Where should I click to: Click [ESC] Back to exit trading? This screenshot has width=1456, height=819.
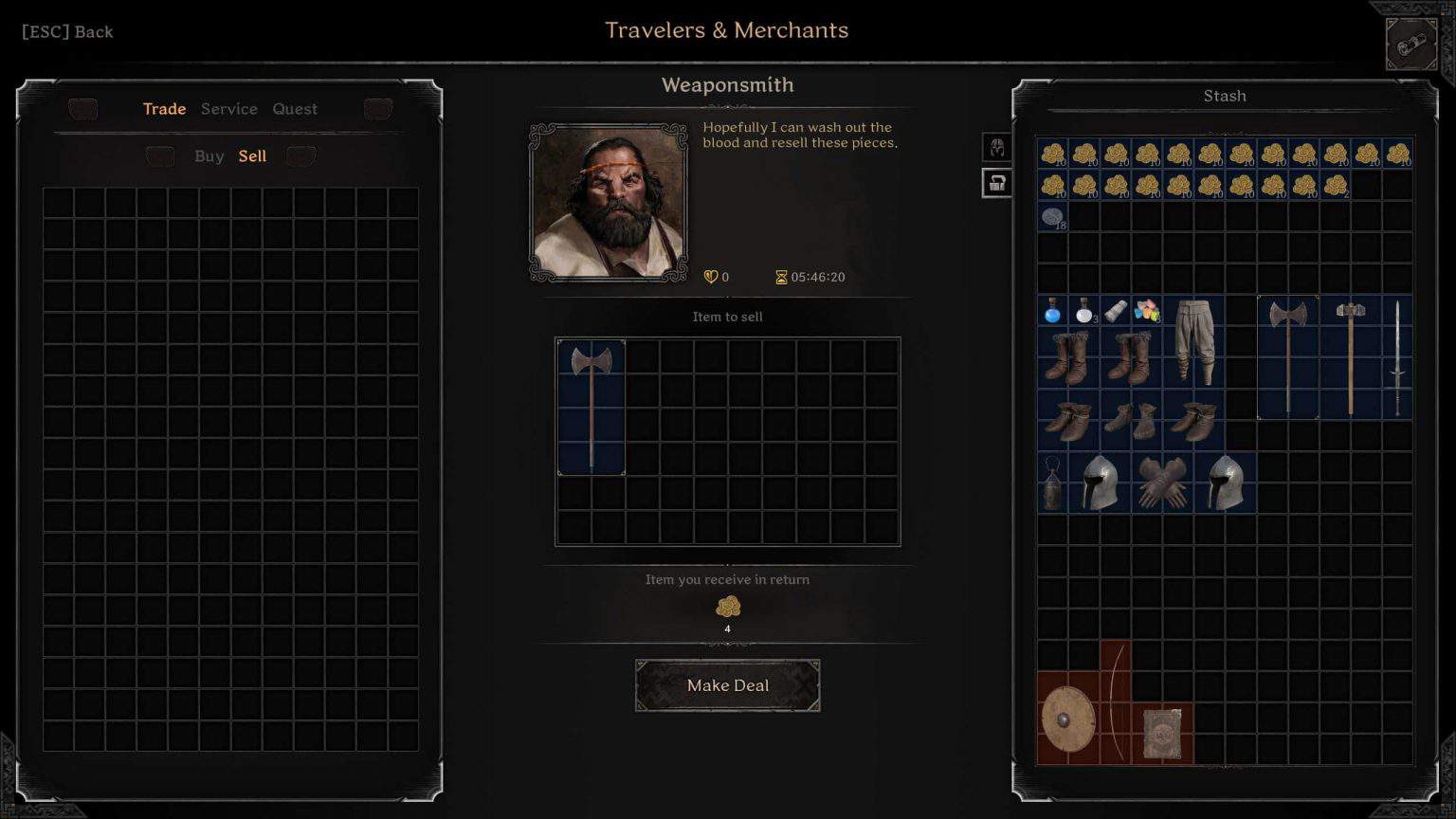tap(65, 31)
